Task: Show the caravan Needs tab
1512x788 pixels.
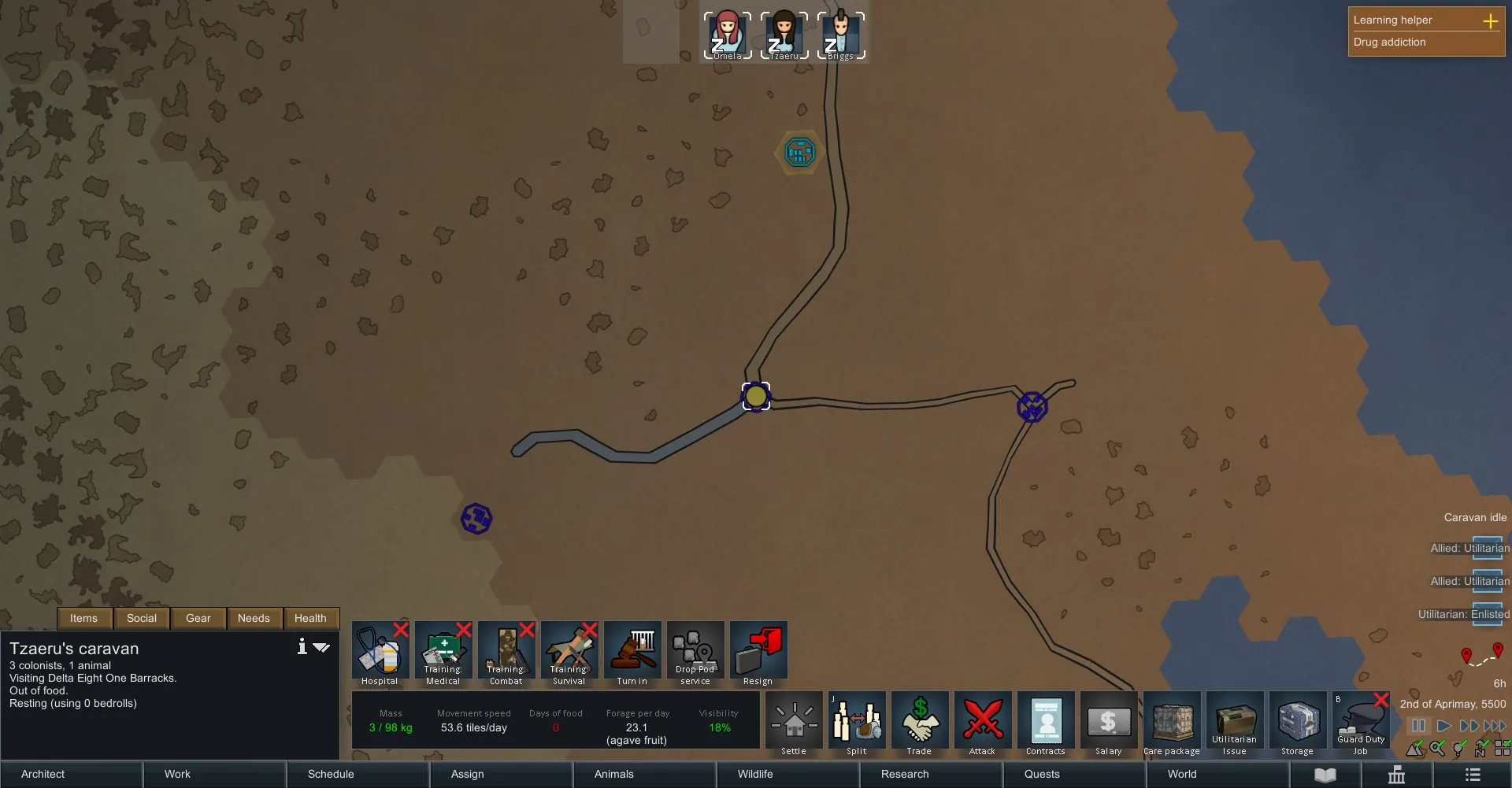Action: point(254,618)
